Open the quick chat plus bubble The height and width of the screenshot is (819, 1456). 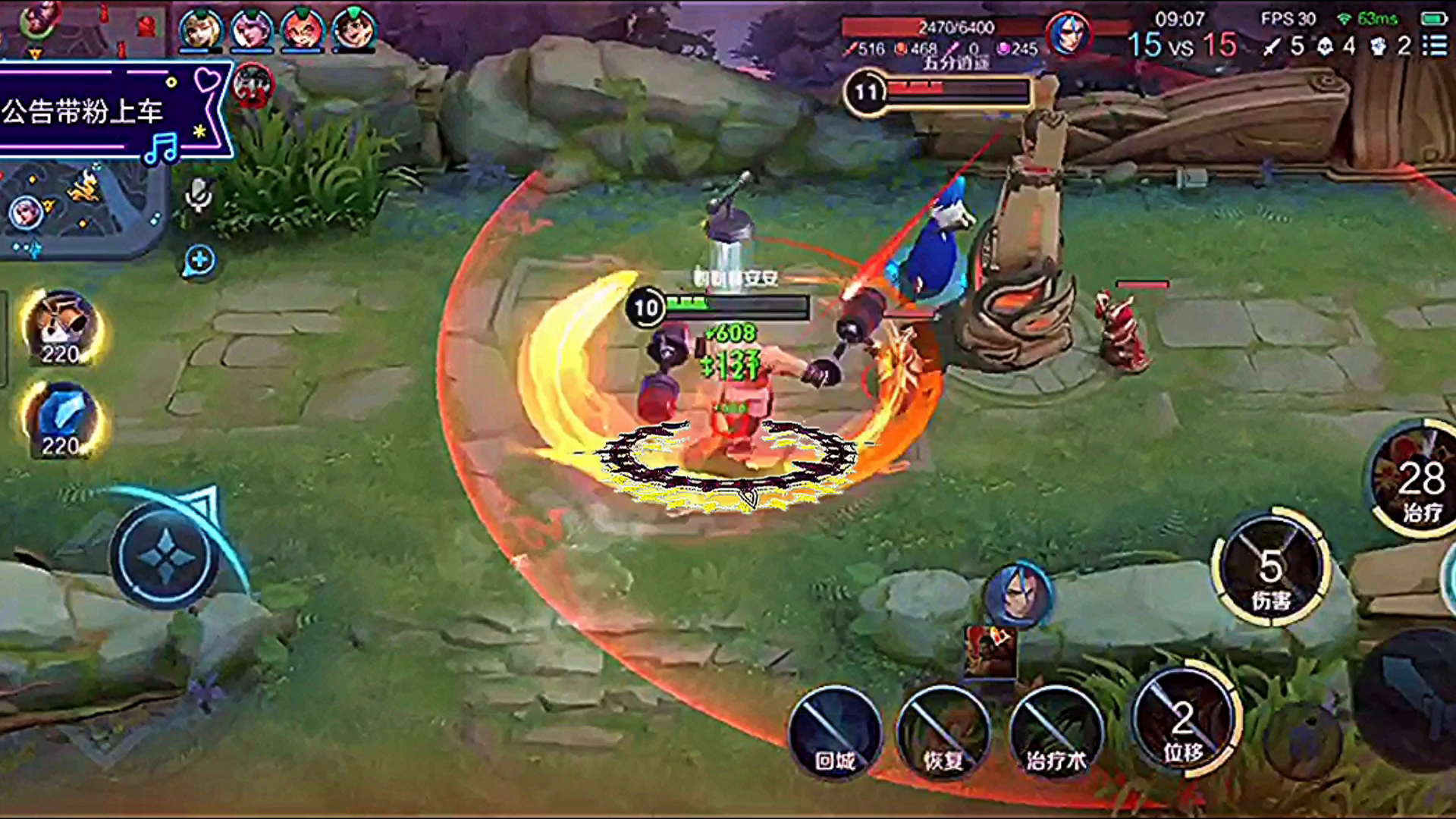tap(199, 261)
